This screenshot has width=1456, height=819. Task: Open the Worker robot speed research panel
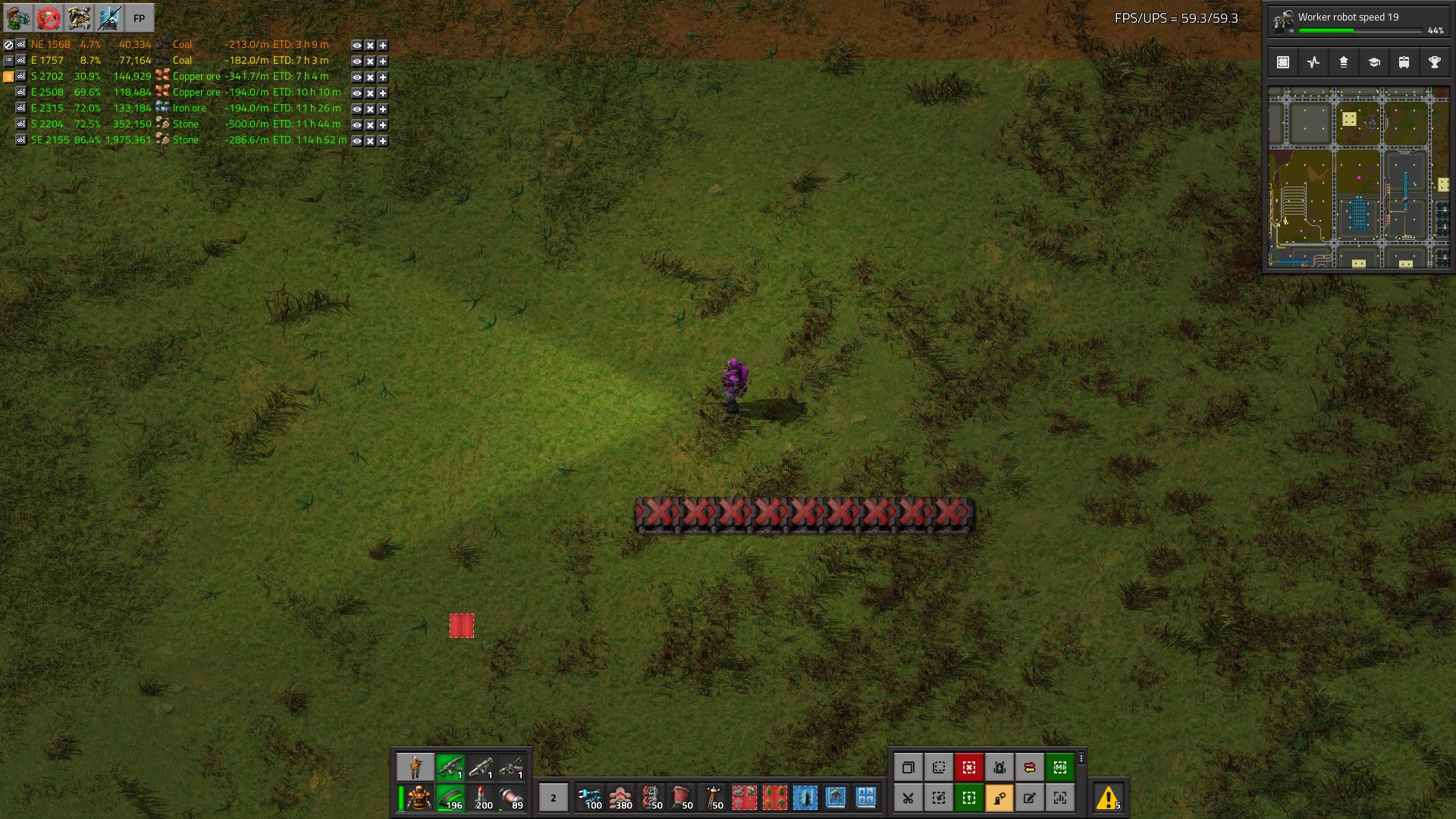point(1357,22)
